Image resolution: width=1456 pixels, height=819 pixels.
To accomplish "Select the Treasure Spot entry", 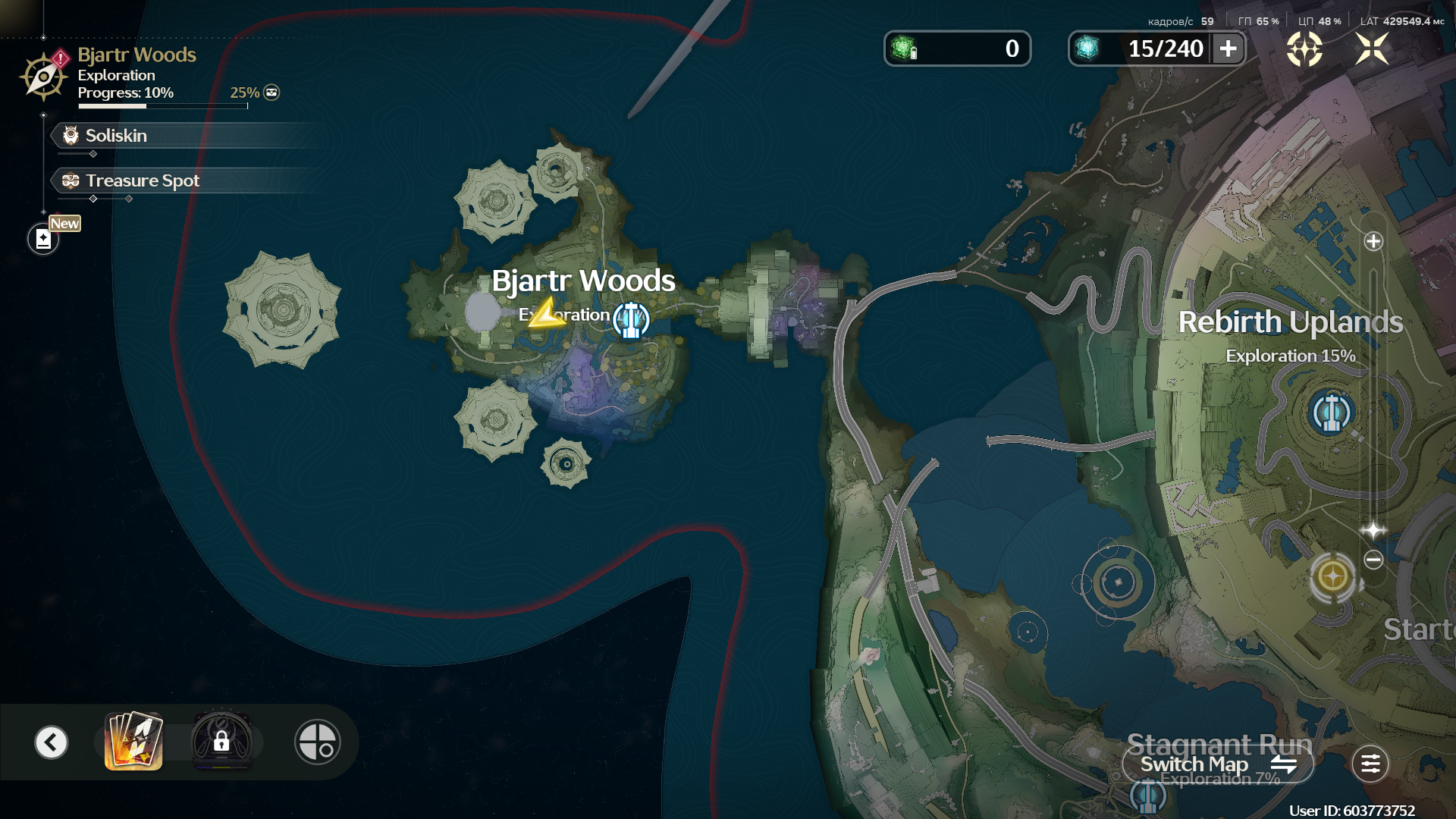I will (x=142, y=180).
